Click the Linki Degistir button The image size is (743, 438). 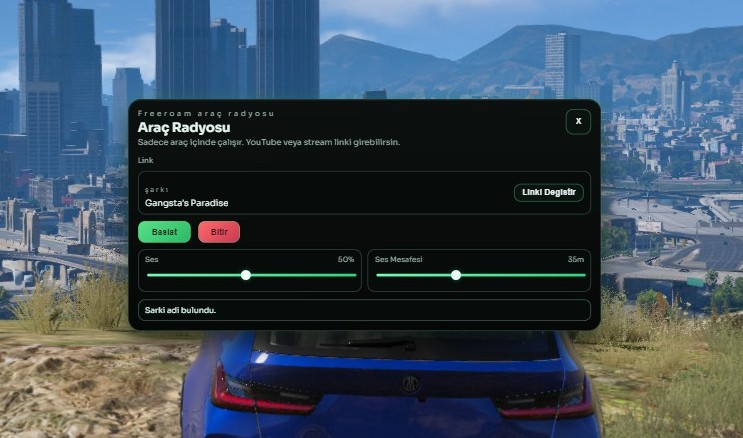click(549, 192)
